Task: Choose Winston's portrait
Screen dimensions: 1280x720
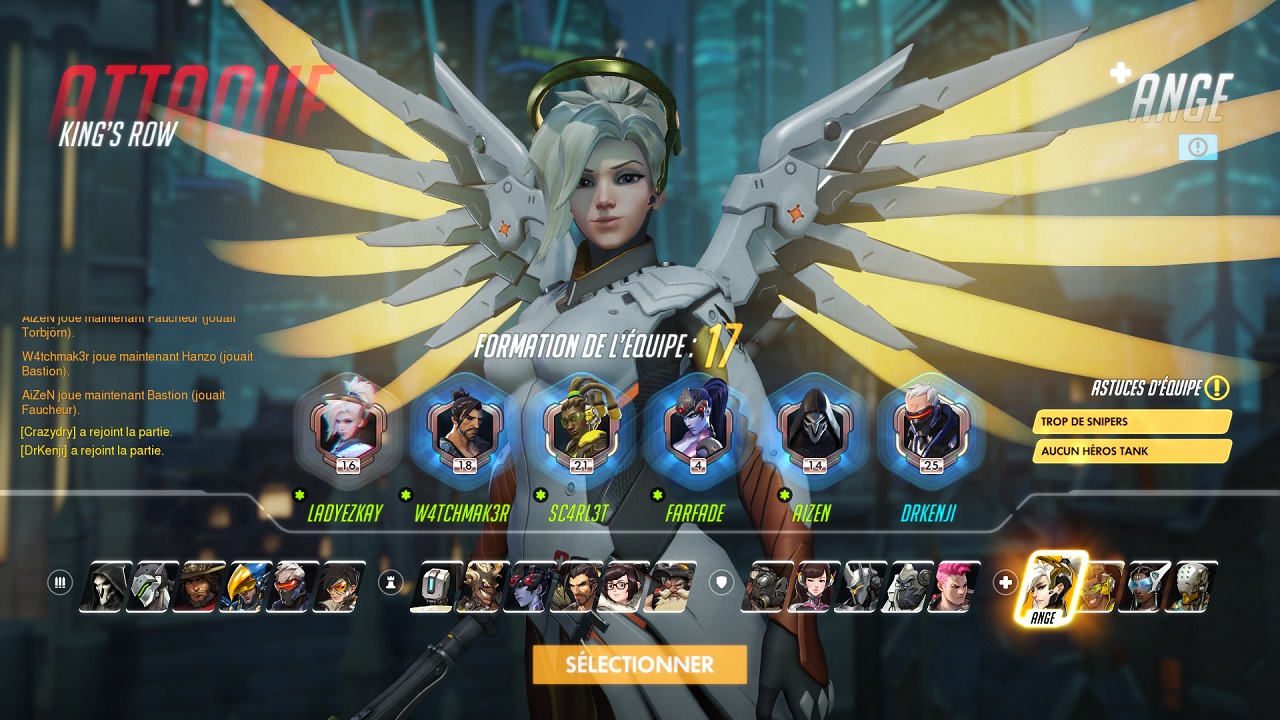Action: click(907, 587)
